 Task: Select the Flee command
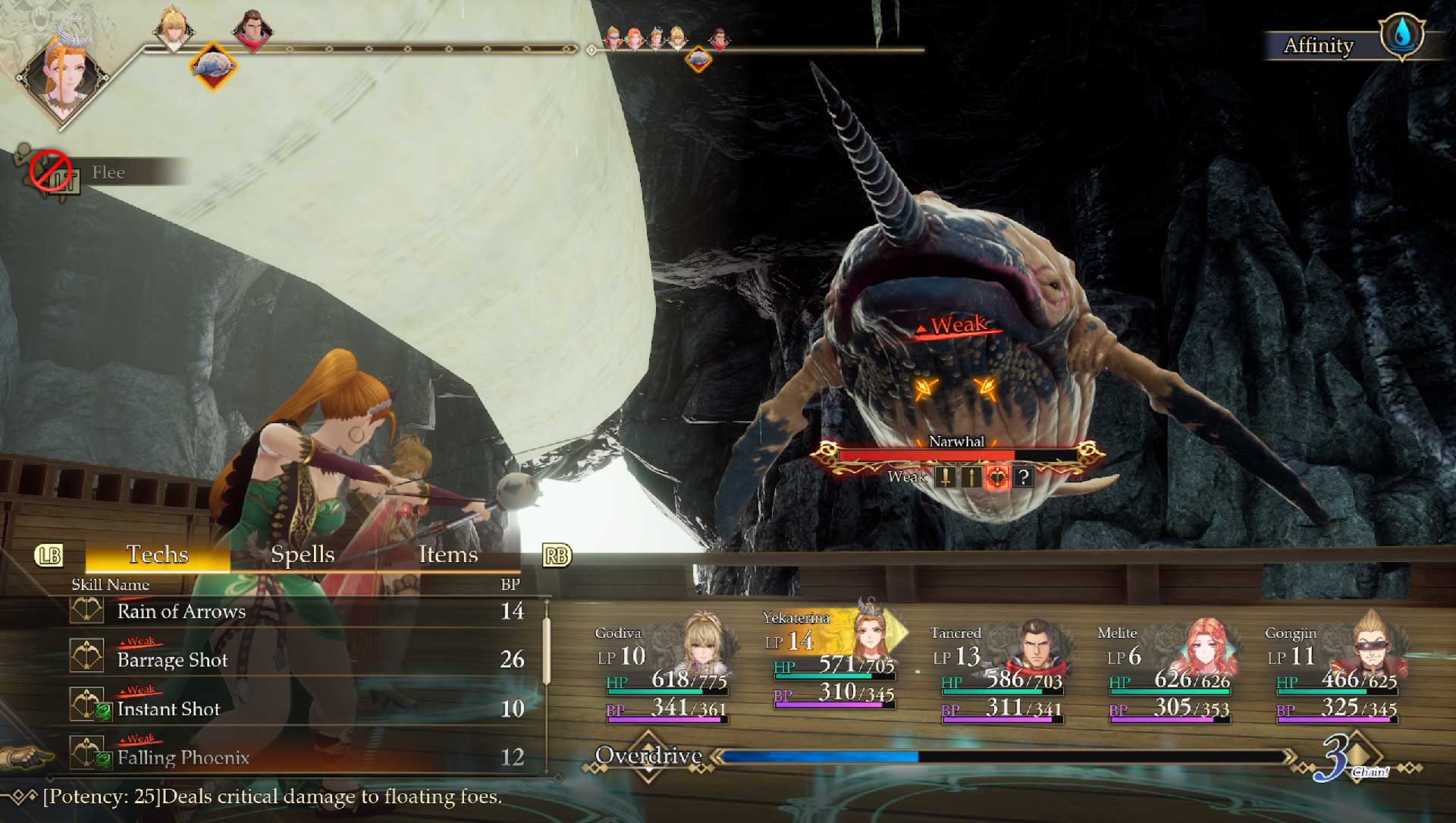point(108,173)
